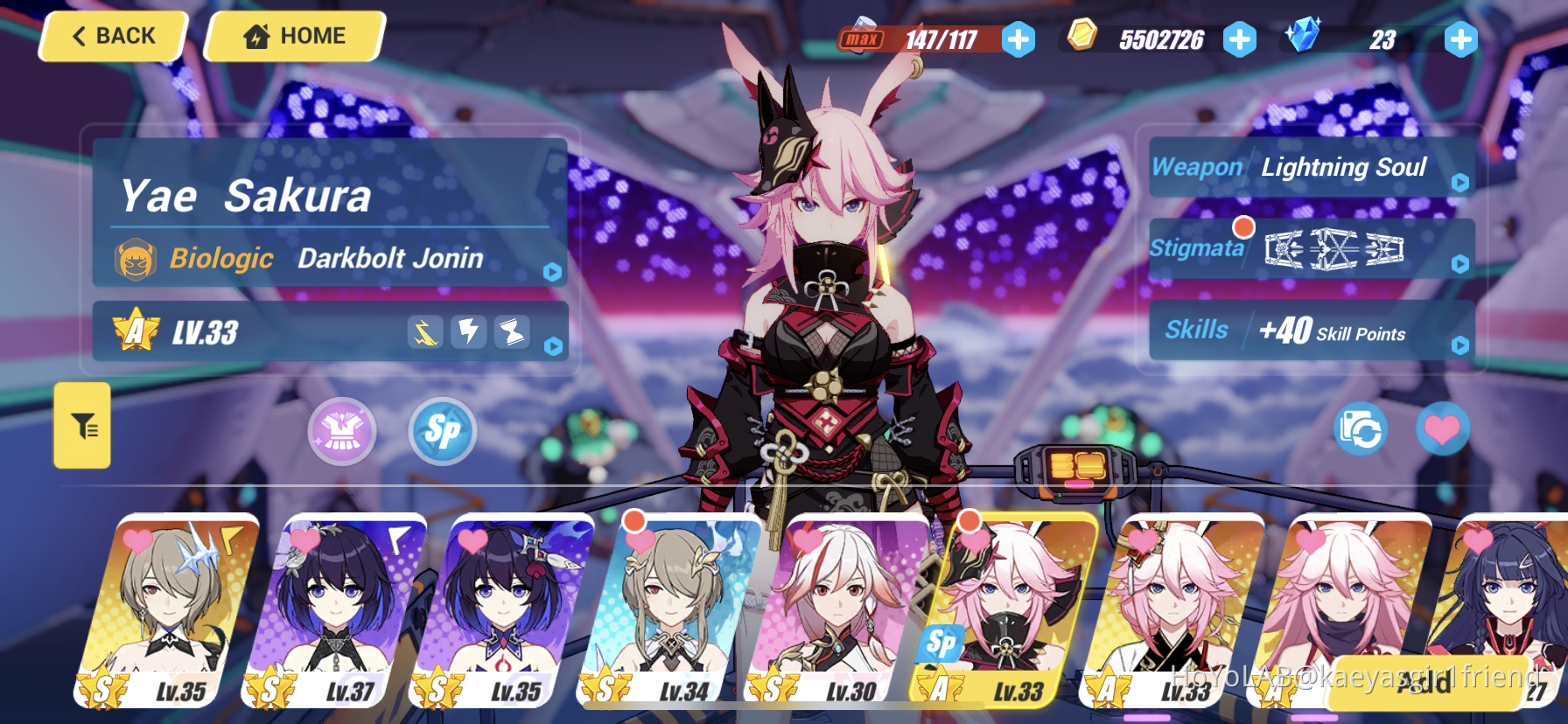Select the first lightning skill icon
This screenshot has height=724, width=1568.
coord(424,332)
